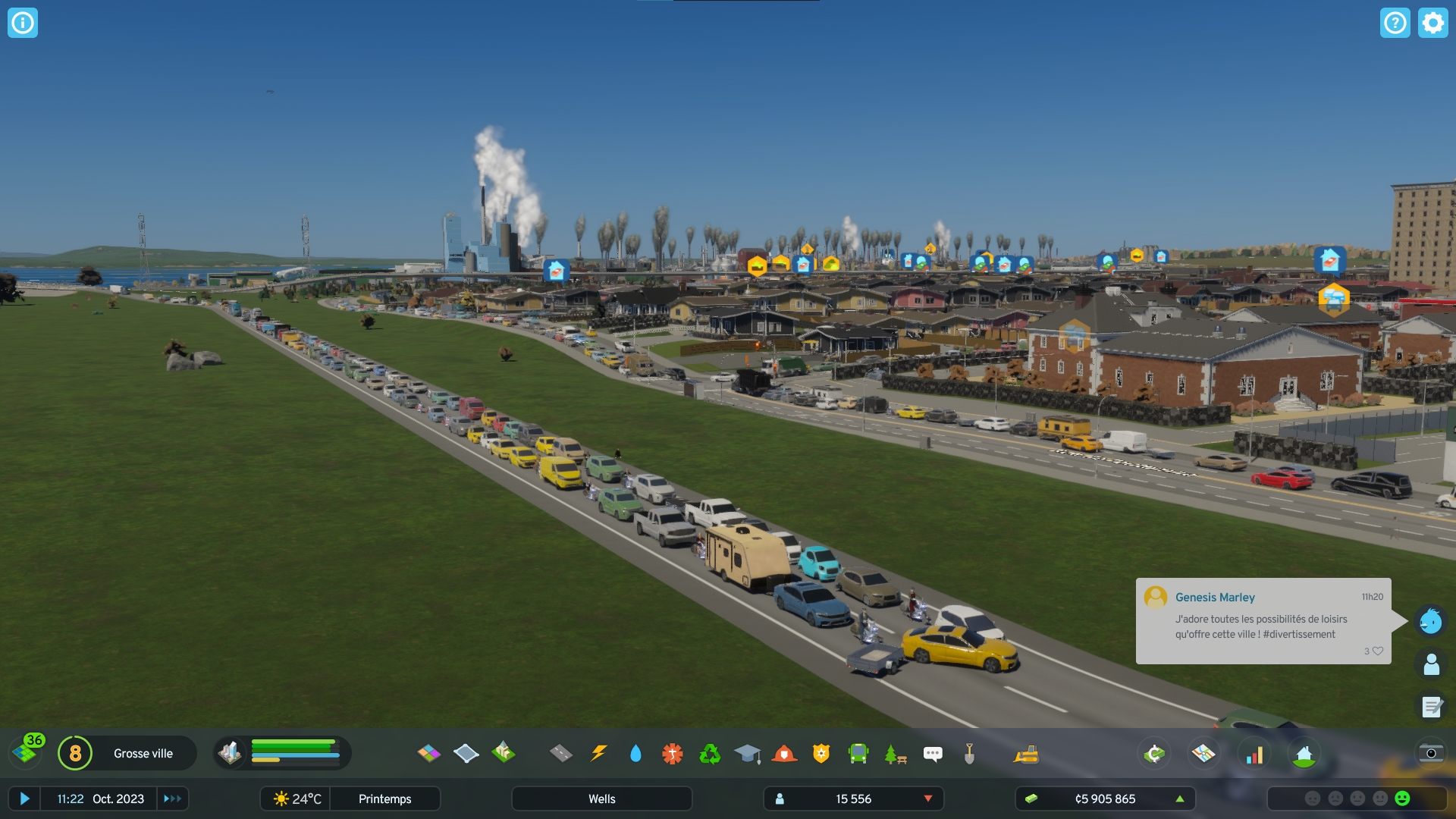Viewport: 1456px width, 819px height.
Task: Like Genesis Marley's chirp heart icon
Action: click(x=1378, y=651)
